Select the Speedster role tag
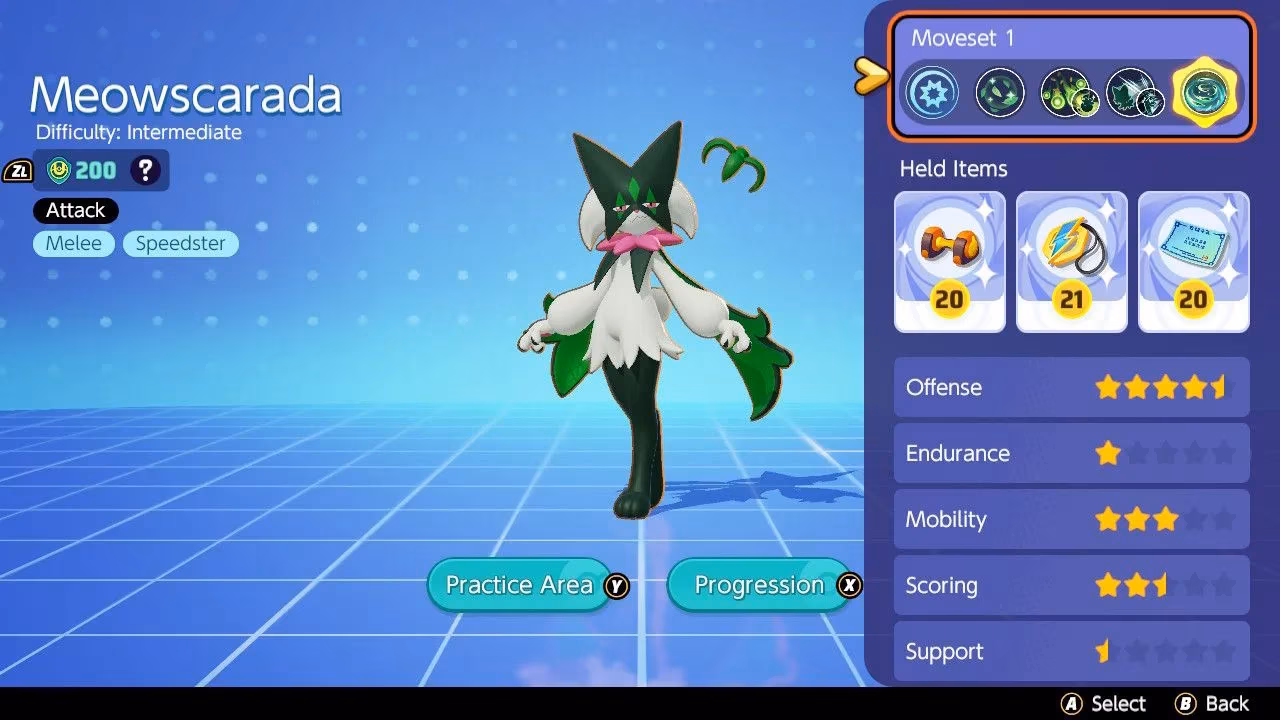This screenshot has height=720, width=1280. coord(180,243)
